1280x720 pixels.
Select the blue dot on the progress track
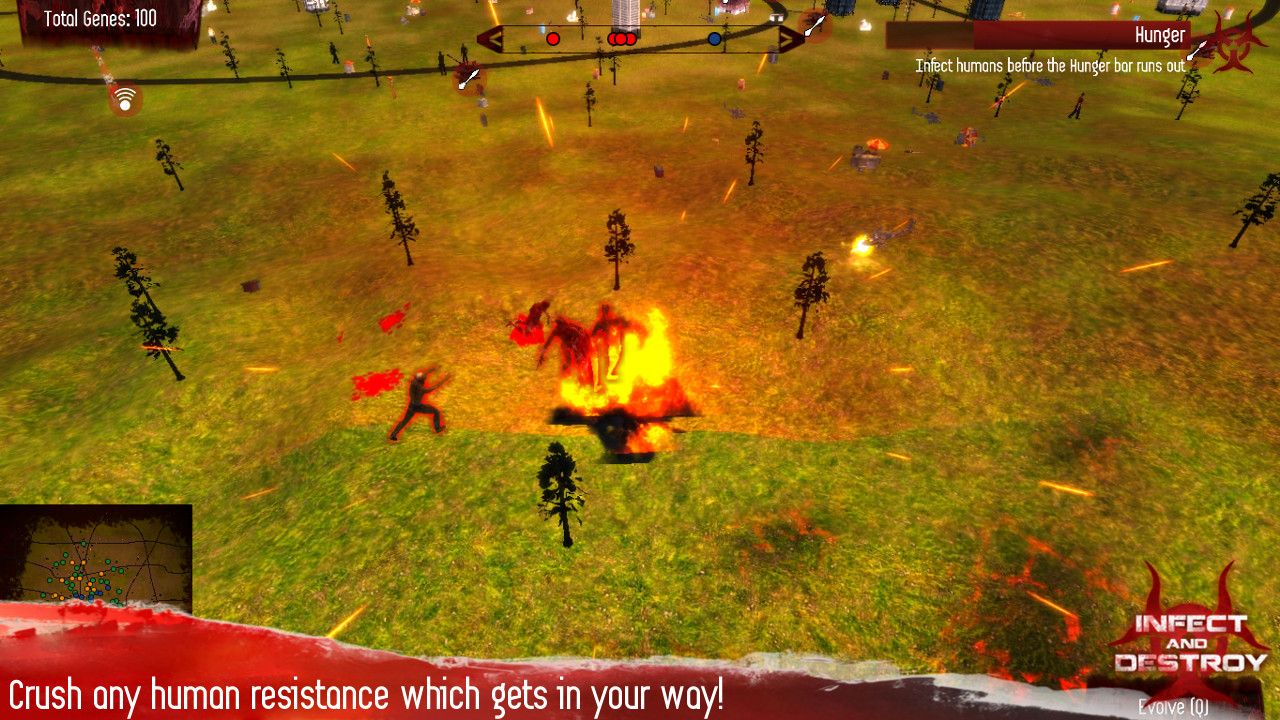714,38
